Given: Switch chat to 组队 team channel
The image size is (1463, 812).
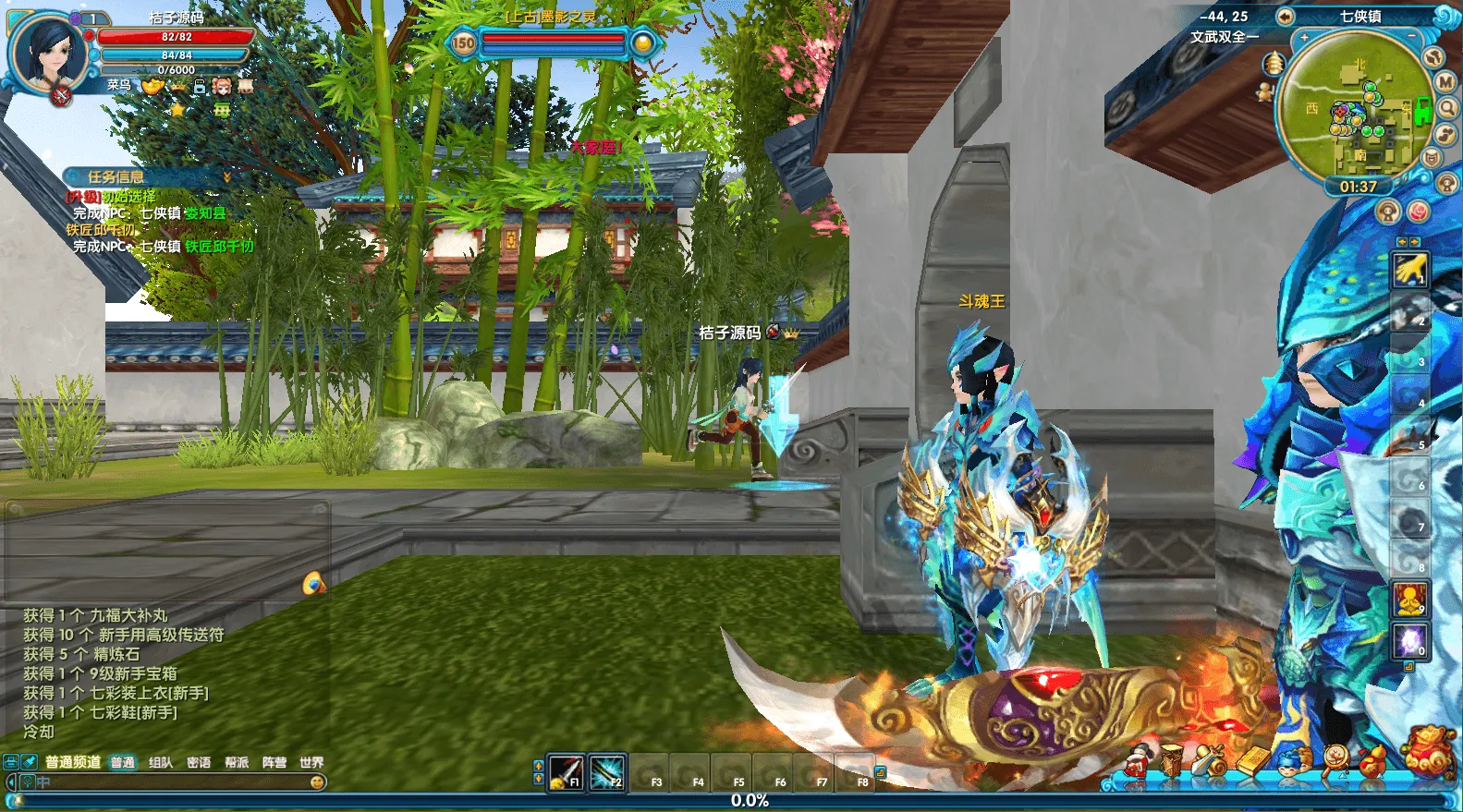Looking at the screenshot, I should pos(161,762).
